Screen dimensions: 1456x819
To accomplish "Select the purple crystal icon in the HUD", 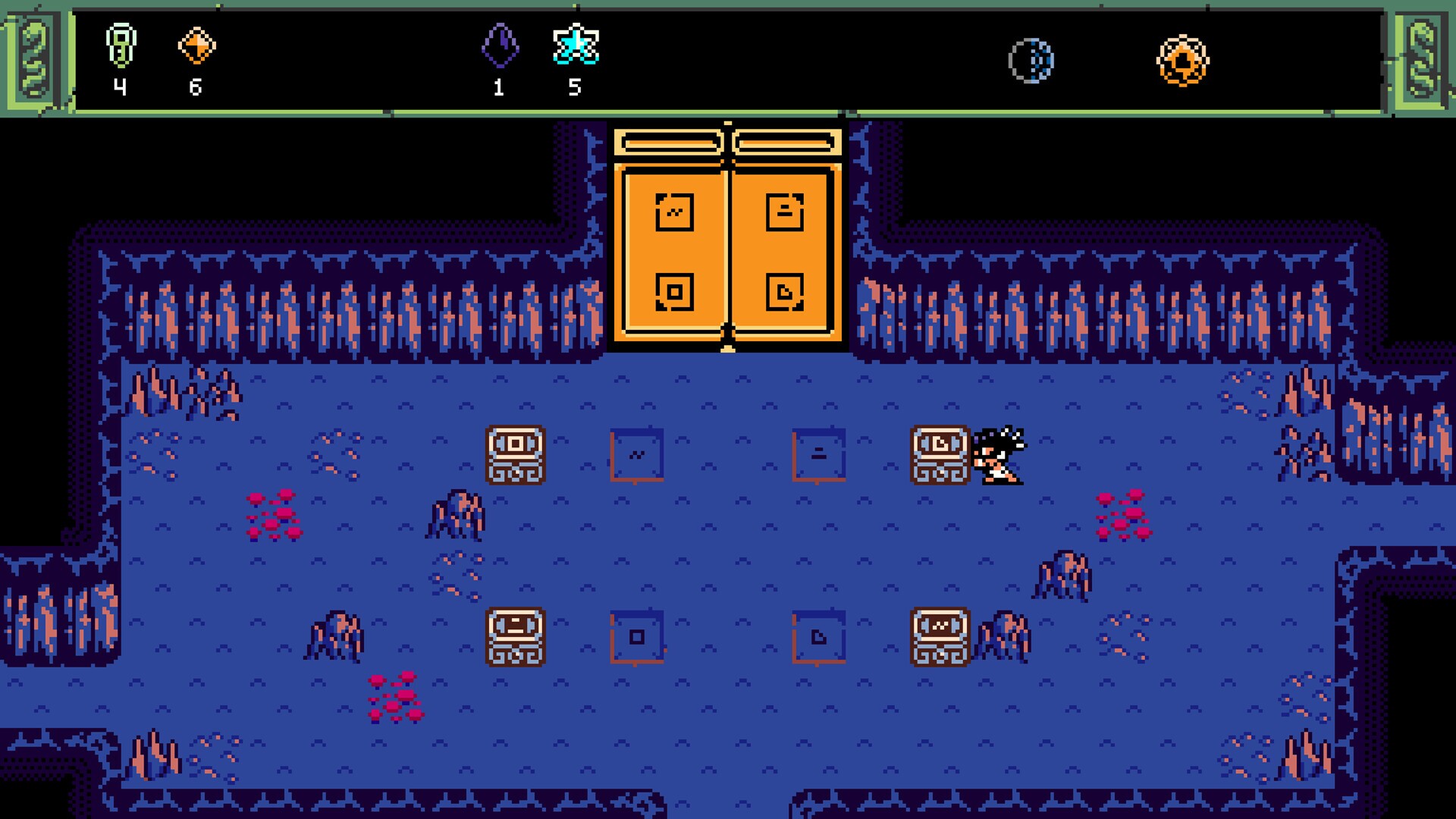I will [500, 47].
